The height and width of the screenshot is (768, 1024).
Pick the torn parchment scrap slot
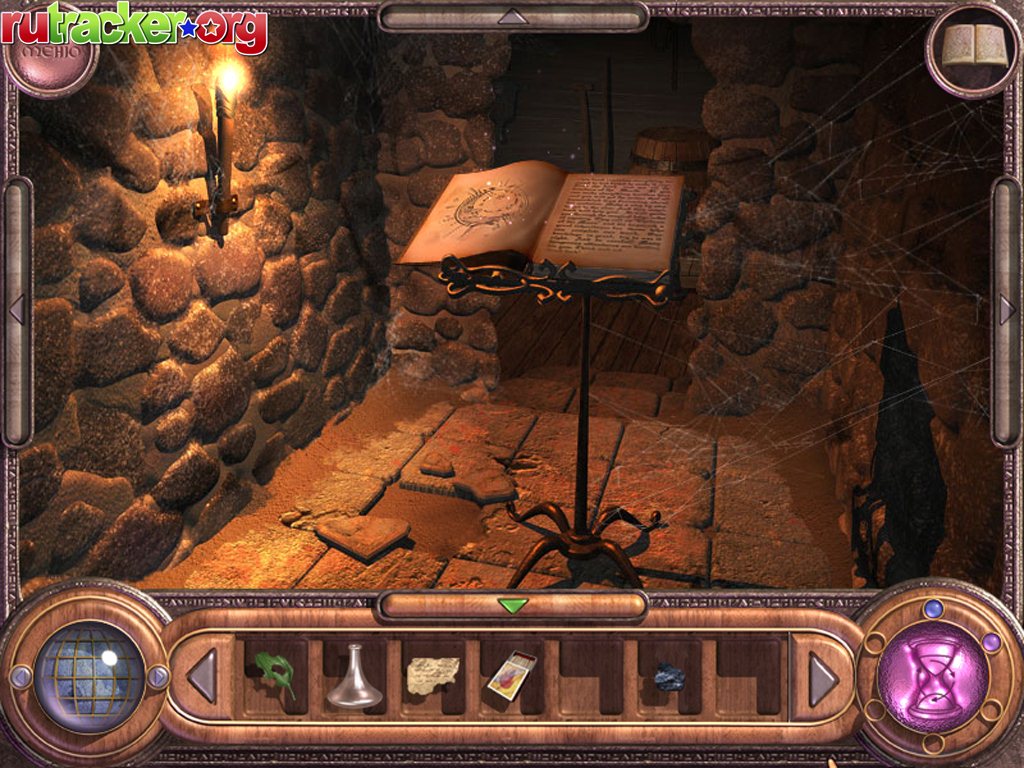click(x=433, y=675)
